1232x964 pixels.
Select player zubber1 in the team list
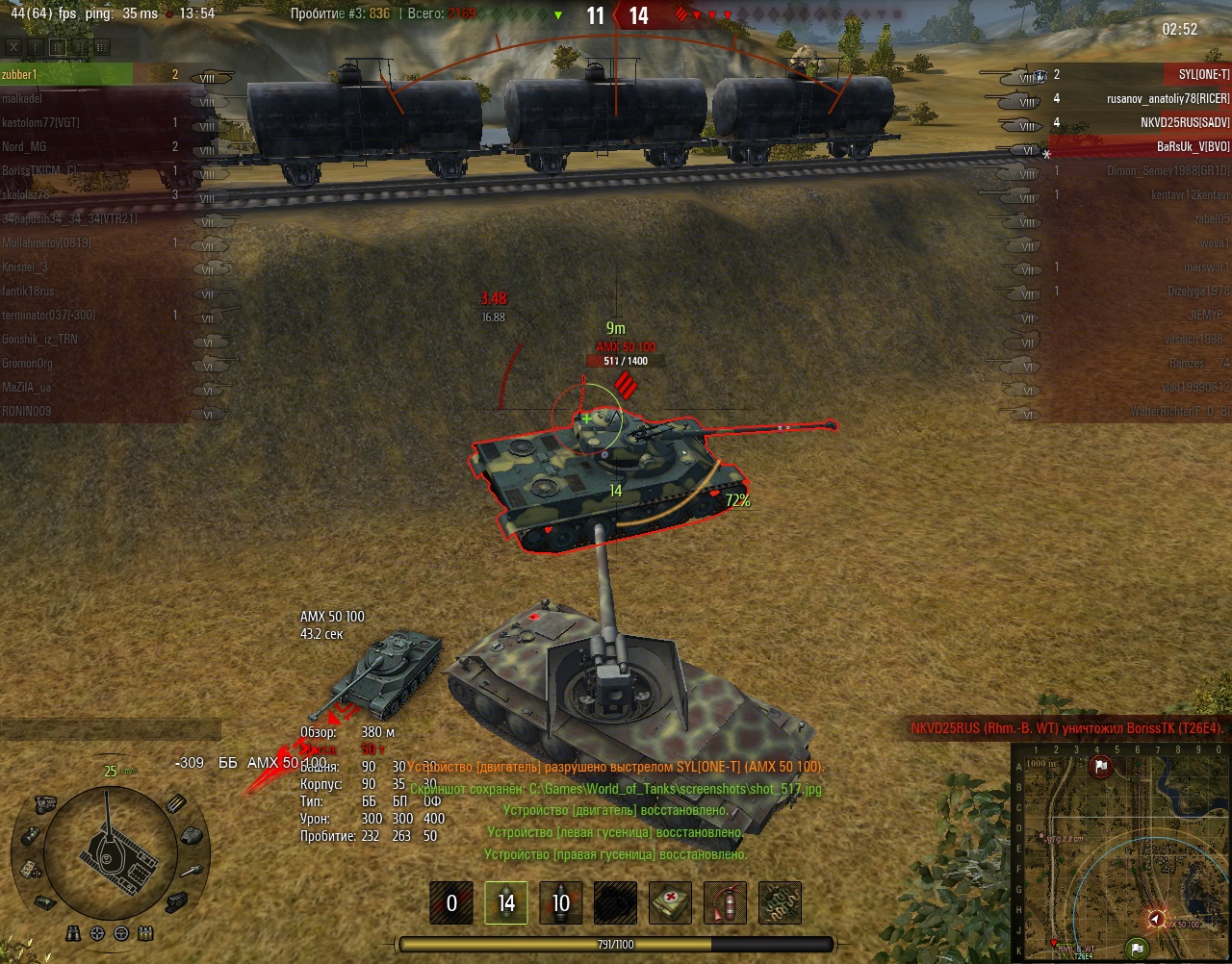tap(67, 74)
